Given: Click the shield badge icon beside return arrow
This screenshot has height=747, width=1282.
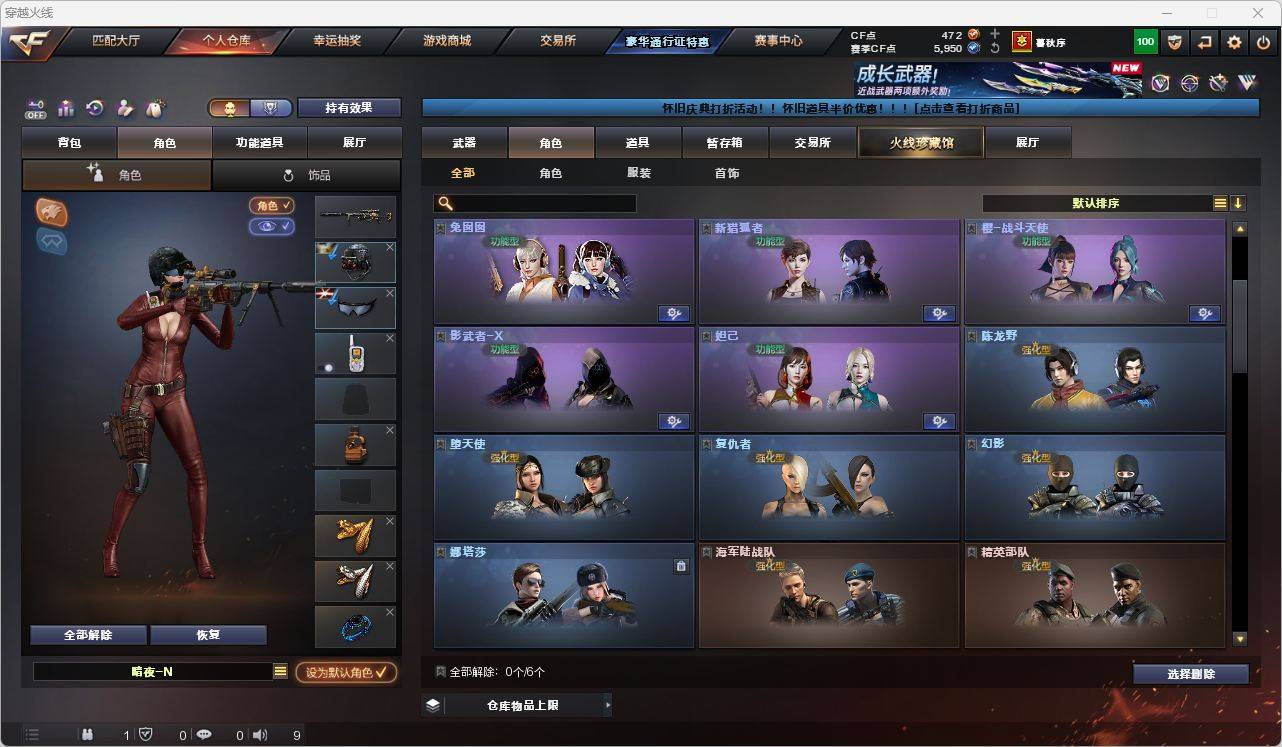Looking at the screenshot, I should pos(1175,42).
